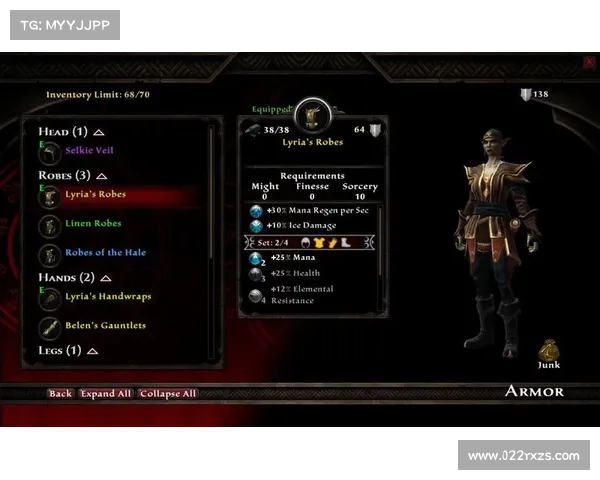Close the inventory with the red X
600x480 pixels.
click(589, 62)
